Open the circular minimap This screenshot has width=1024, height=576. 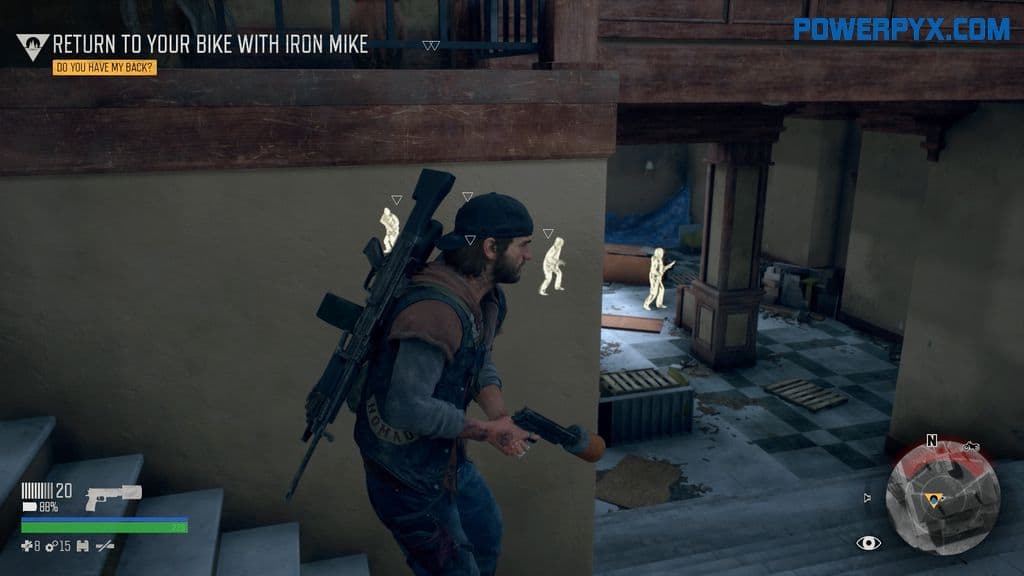pos(943,498)
